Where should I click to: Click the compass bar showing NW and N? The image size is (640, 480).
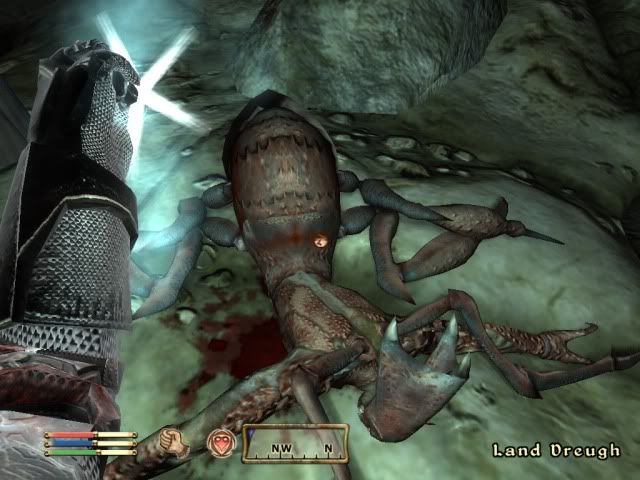pyautogui.click(x=296, y=443)
